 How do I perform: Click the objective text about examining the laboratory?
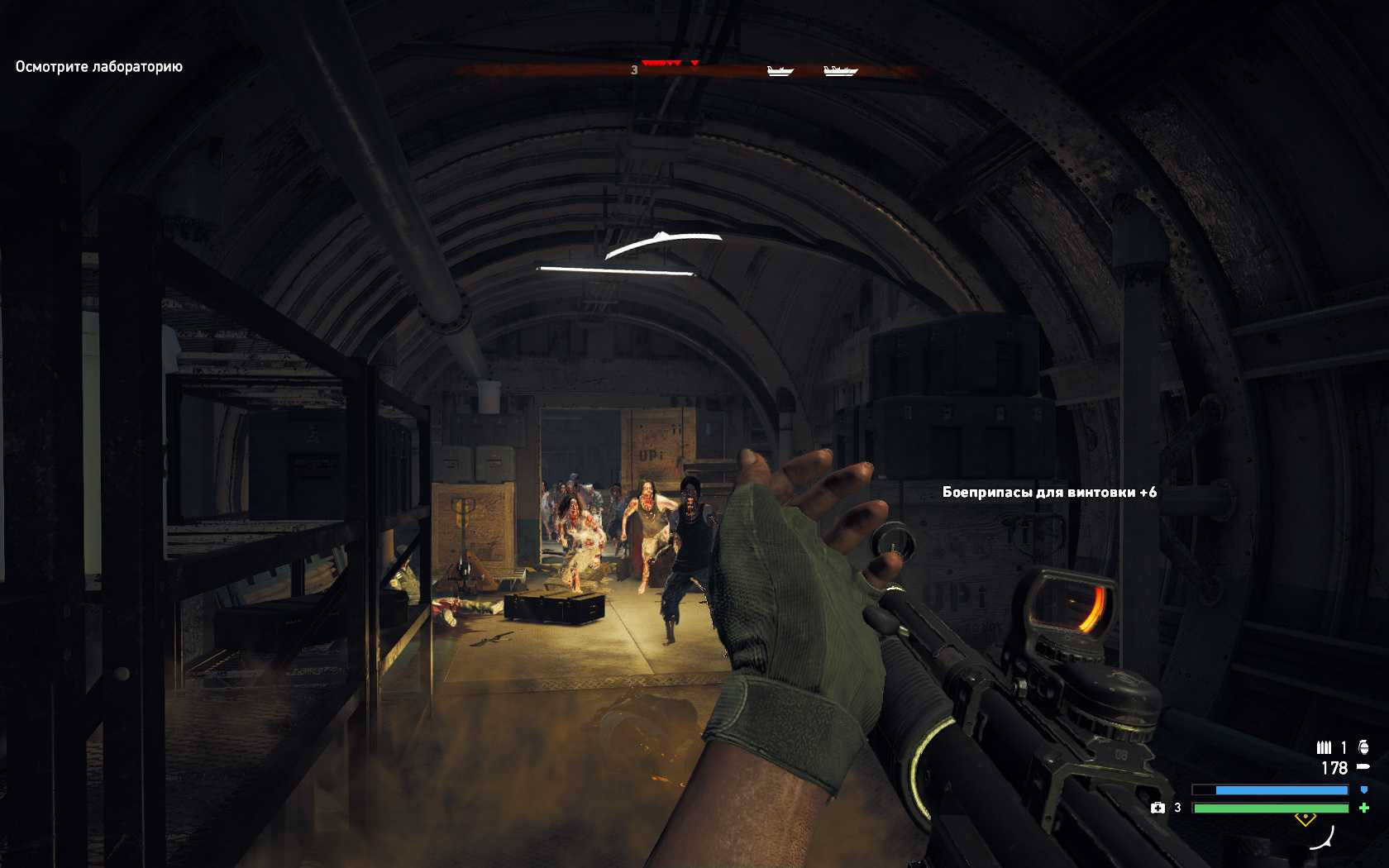(x=99, y=67)
